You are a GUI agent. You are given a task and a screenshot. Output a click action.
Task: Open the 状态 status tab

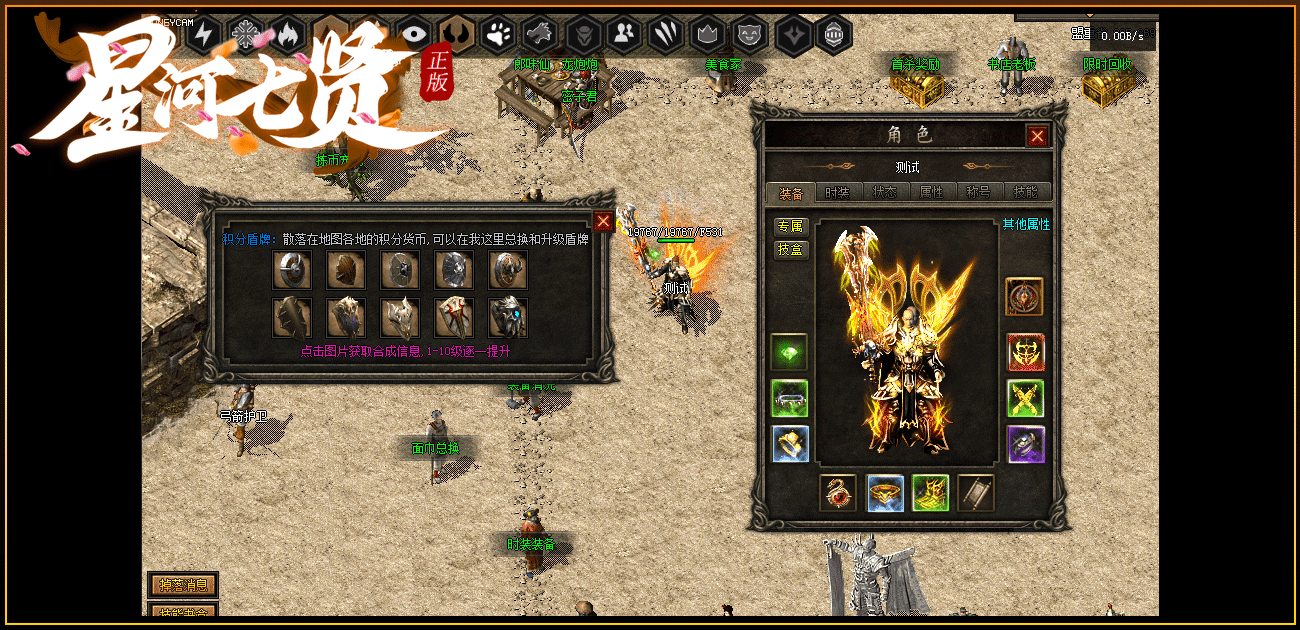[884, 192]
